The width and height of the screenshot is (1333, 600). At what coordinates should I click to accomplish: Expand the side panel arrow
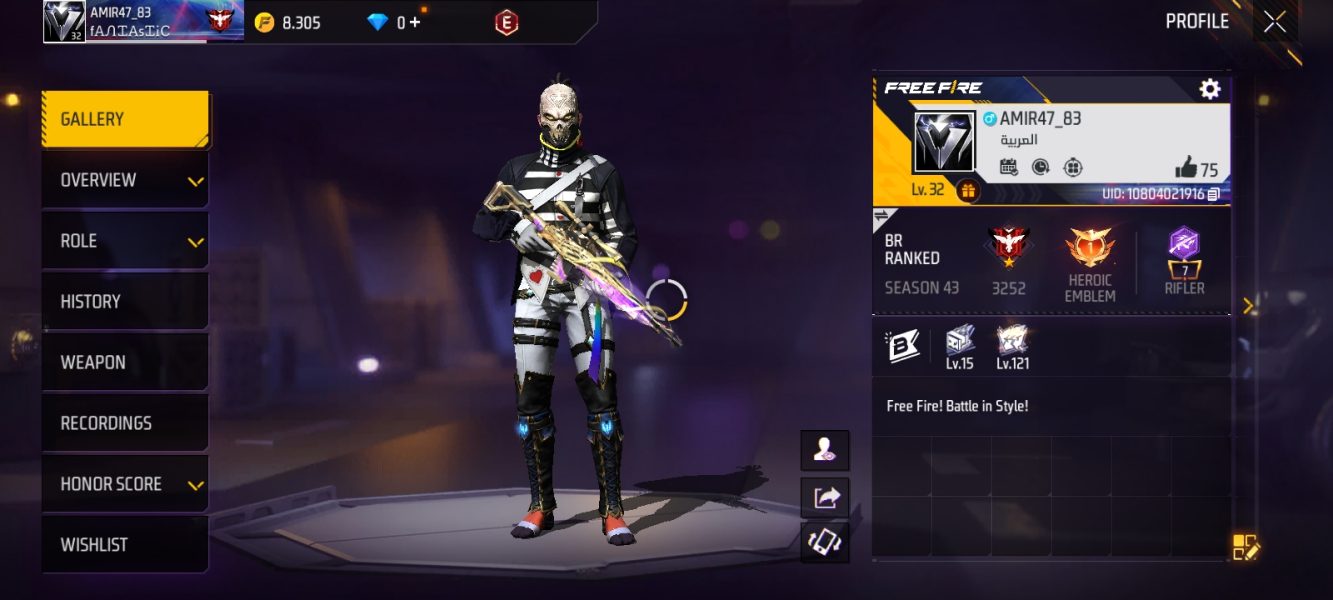click(1248, 306)
